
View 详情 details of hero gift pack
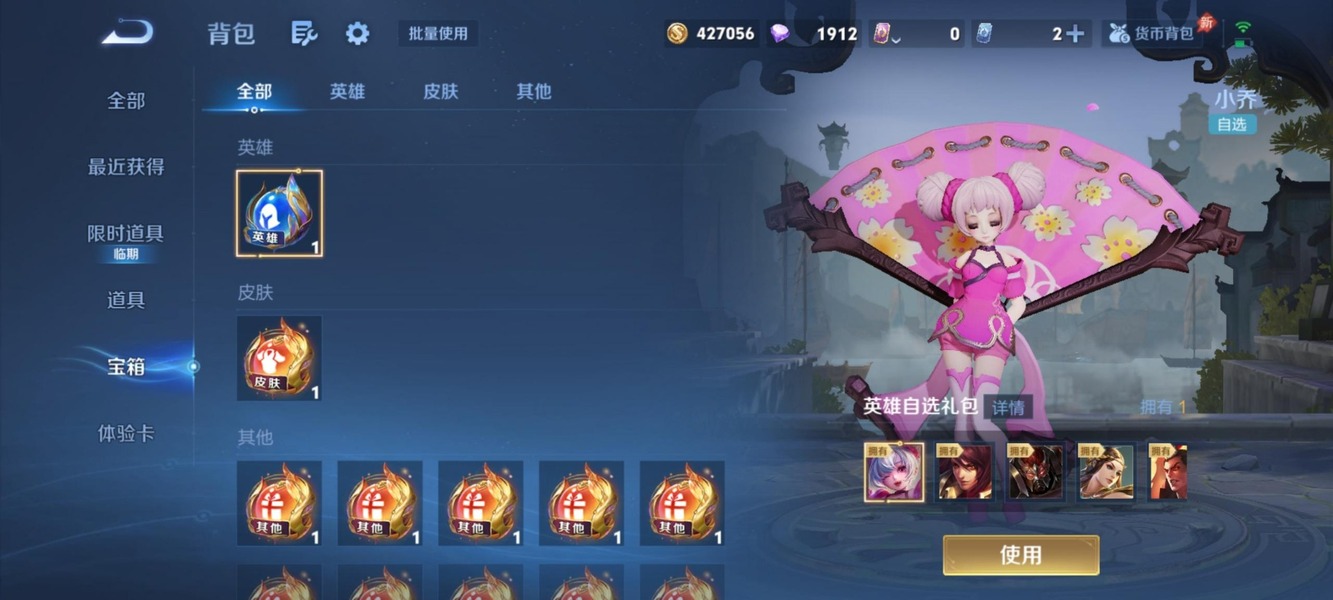[x=1008, y=407]
